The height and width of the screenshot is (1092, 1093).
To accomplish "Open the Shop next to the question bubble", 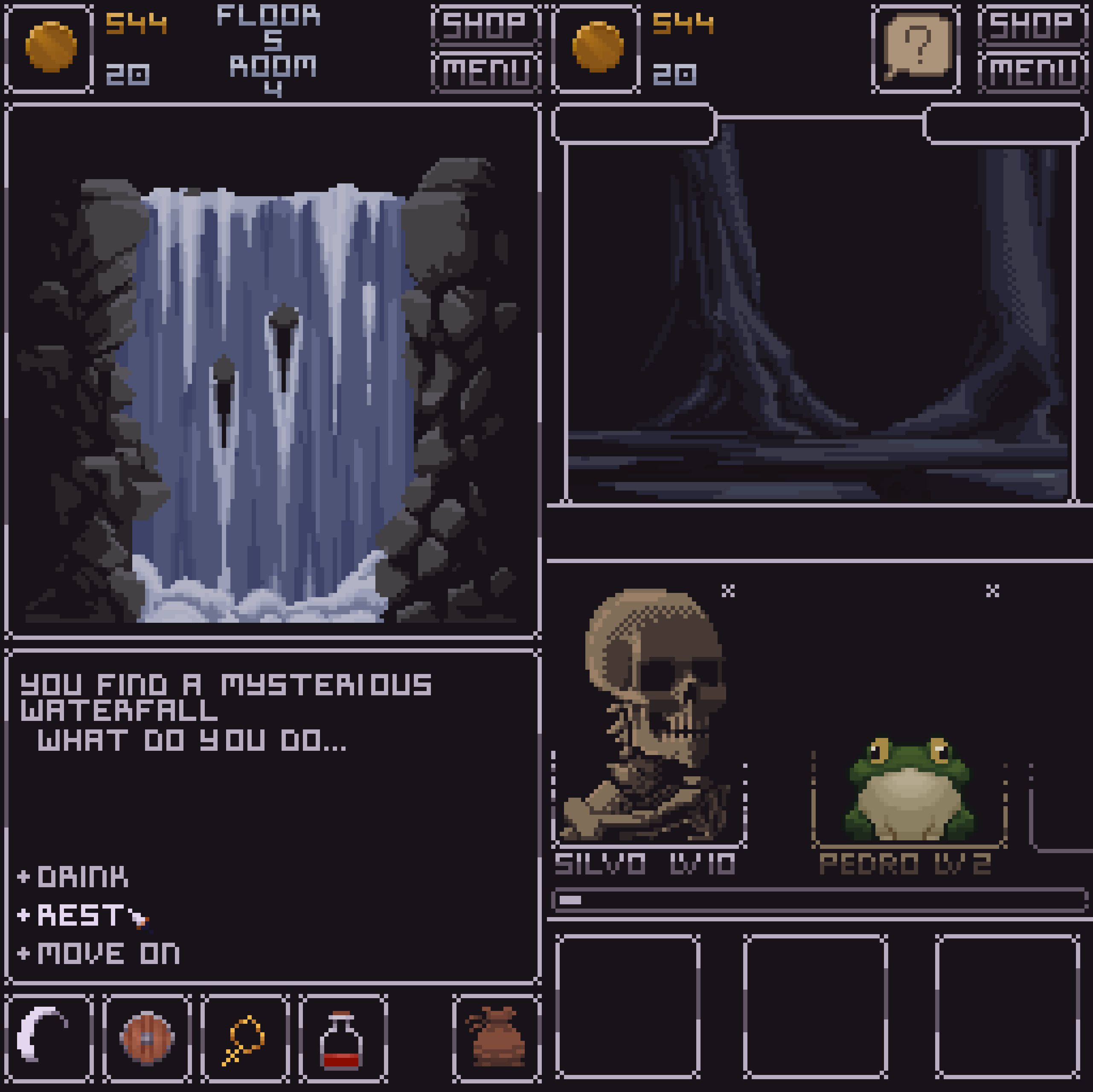I will [1031, 25].
